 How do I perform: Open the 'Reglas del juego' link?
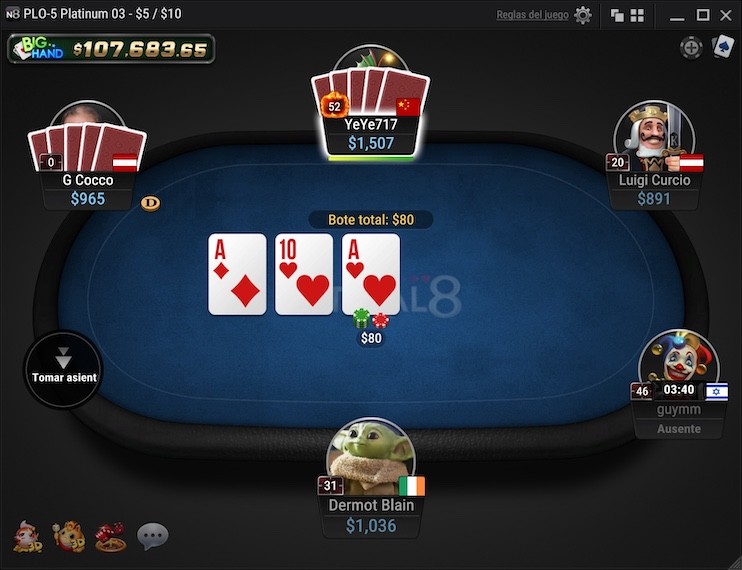coord(532,15)
